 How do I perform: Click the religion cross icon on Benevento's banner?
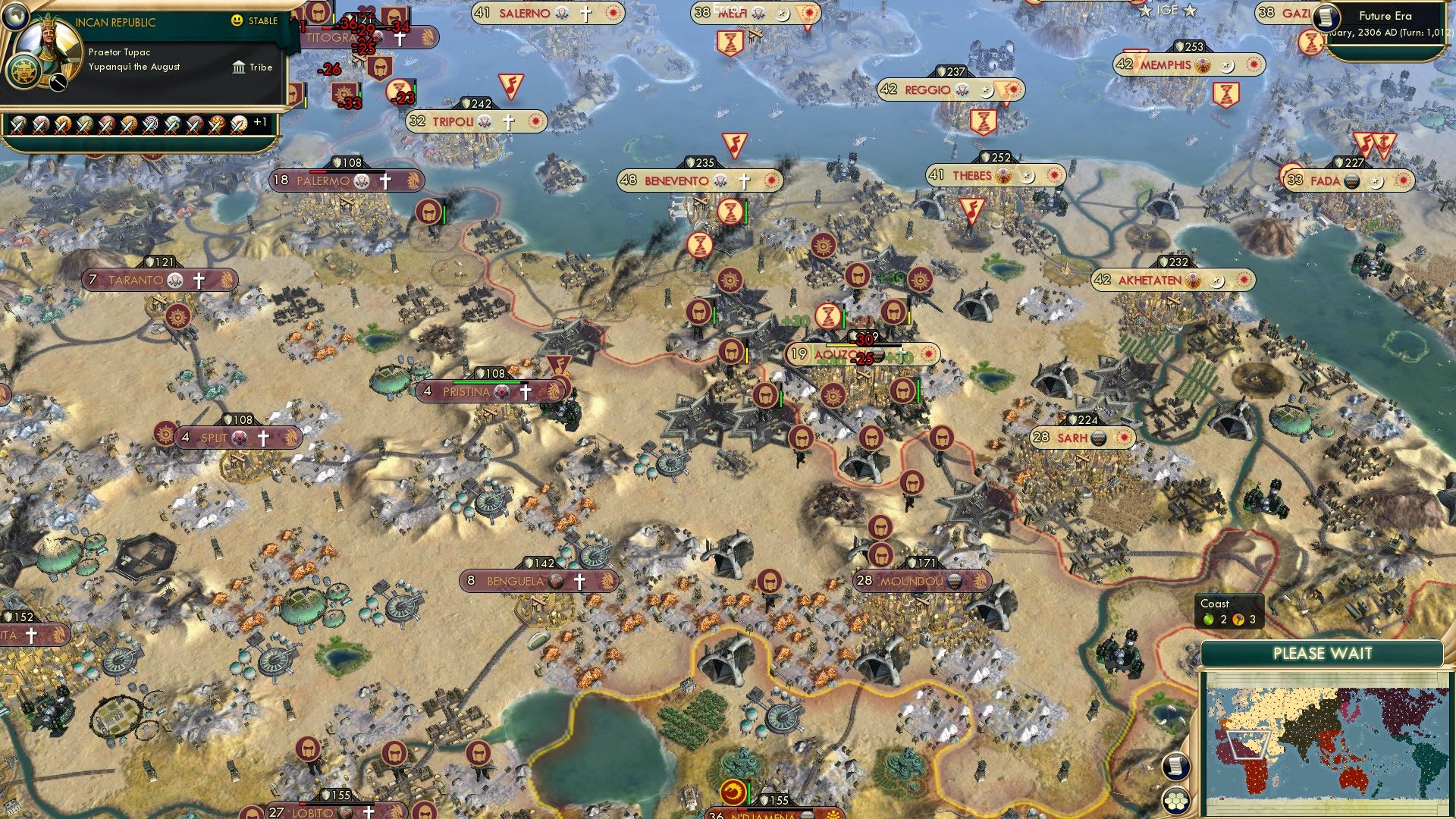pyautogui.click(x=743, y=180)
